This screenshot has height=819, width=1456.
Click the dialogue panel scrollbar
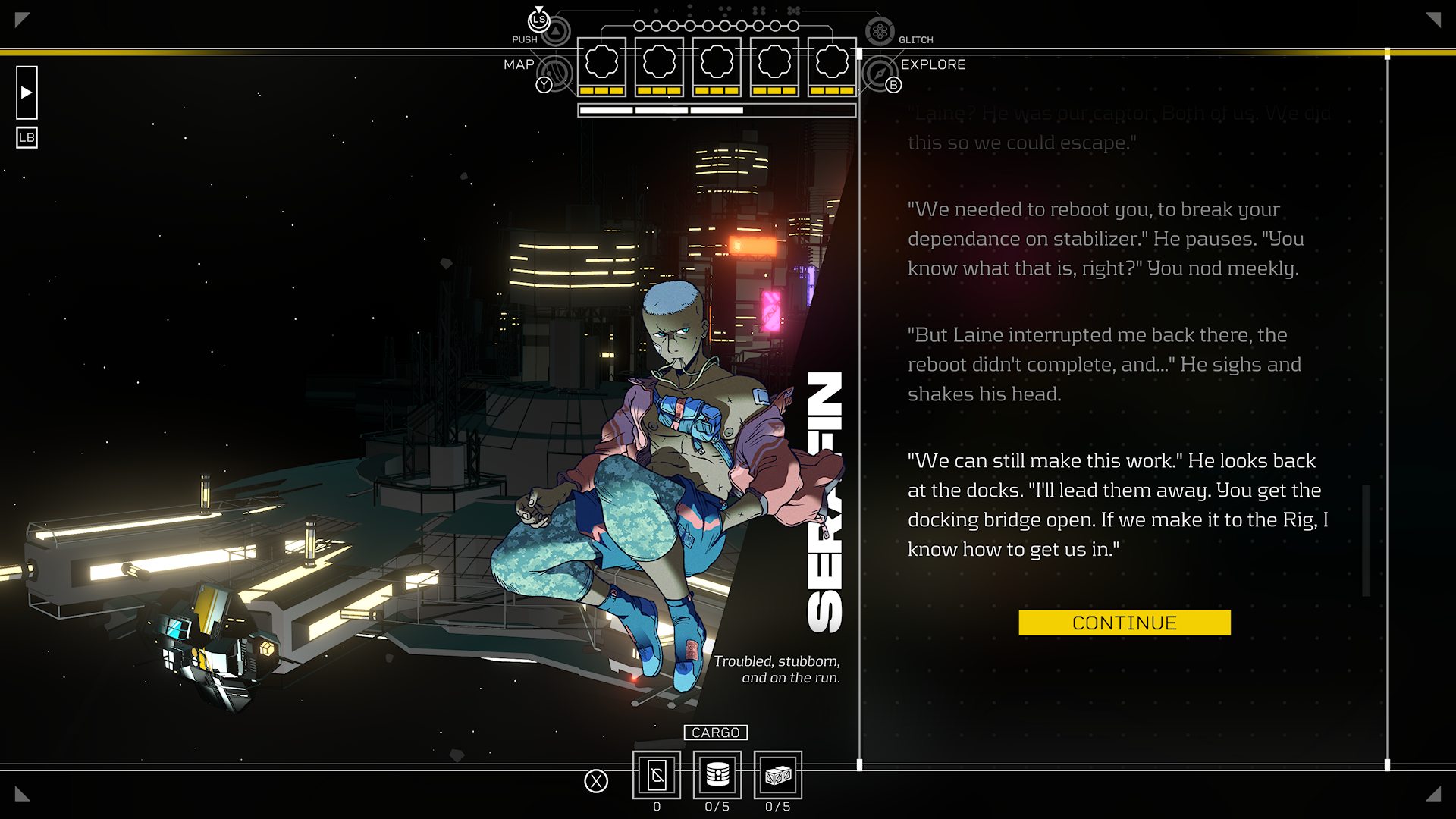1366,540
